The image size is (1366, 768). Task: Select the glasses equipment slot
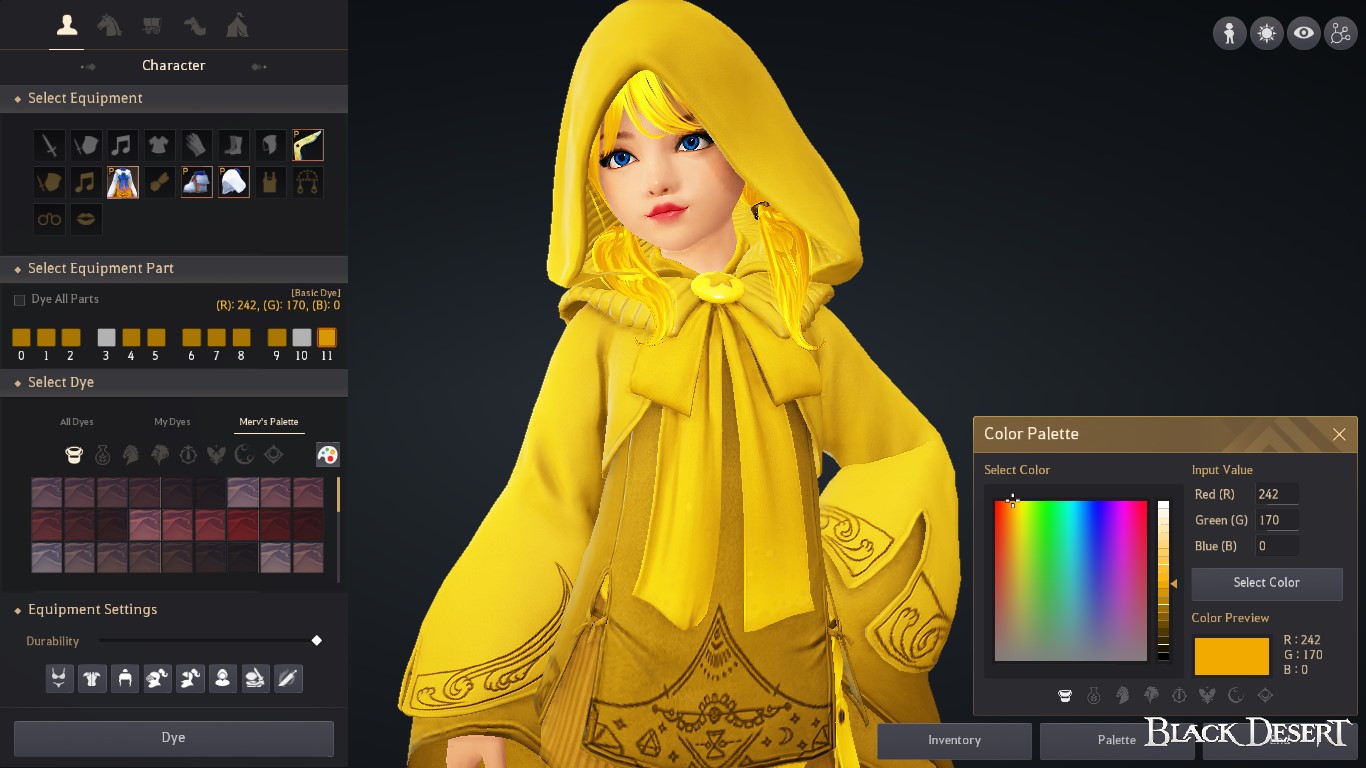49,219
